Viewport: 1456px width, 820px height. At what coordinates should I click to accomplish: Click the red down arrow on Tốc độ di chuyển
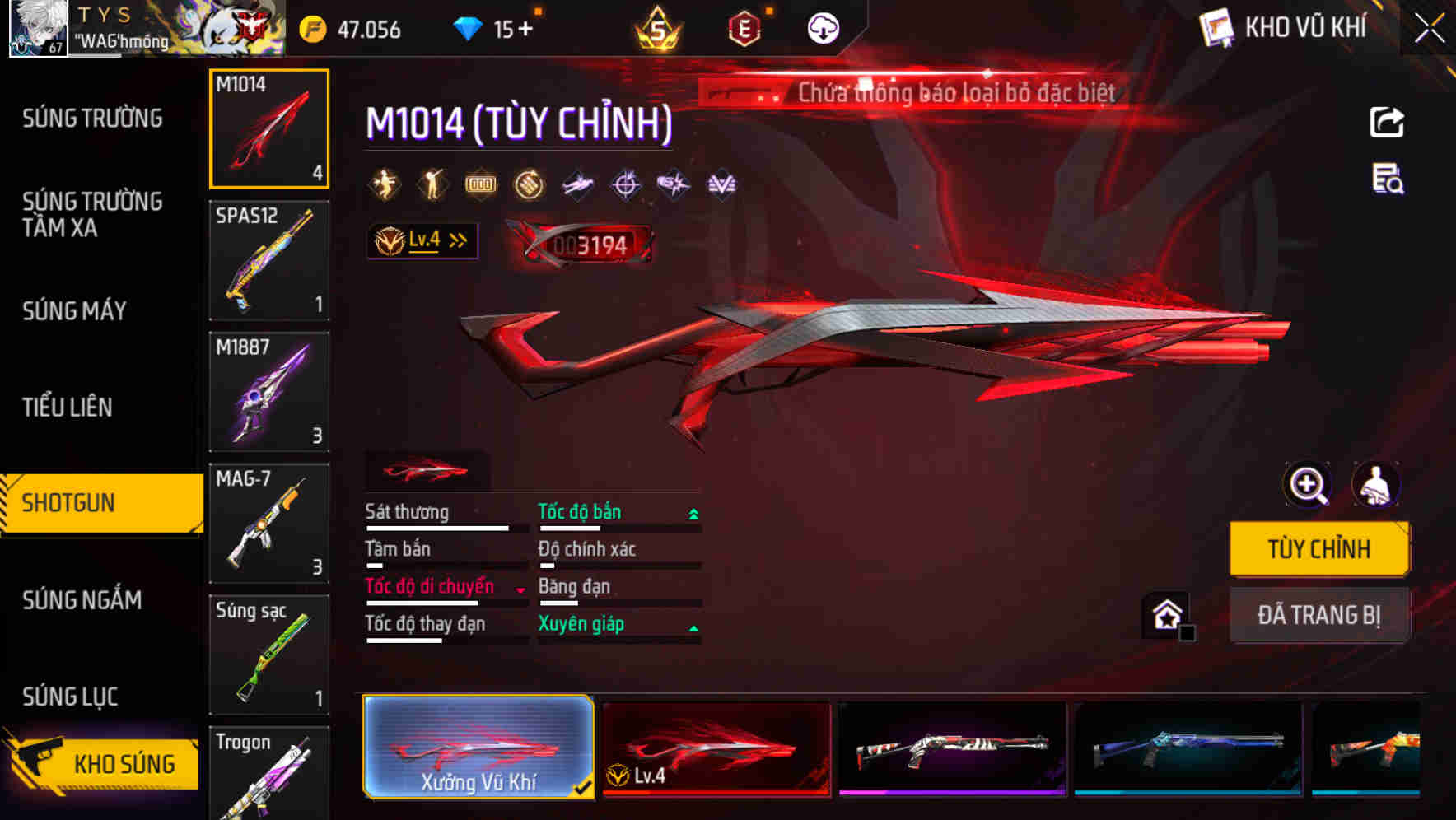(x=520, y=588)
